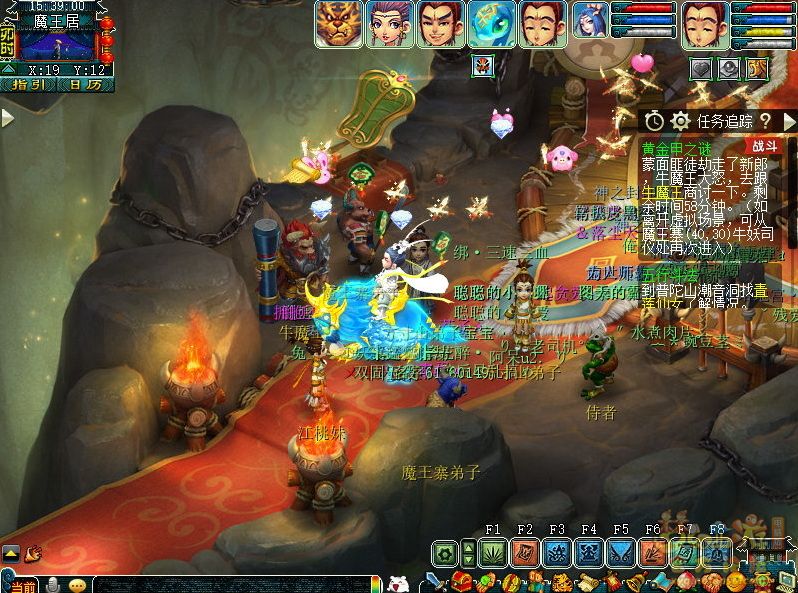The width and height of the screenshot is (798, 593).
Task: Activate the F2 skill slot
Action: (525, 553)
